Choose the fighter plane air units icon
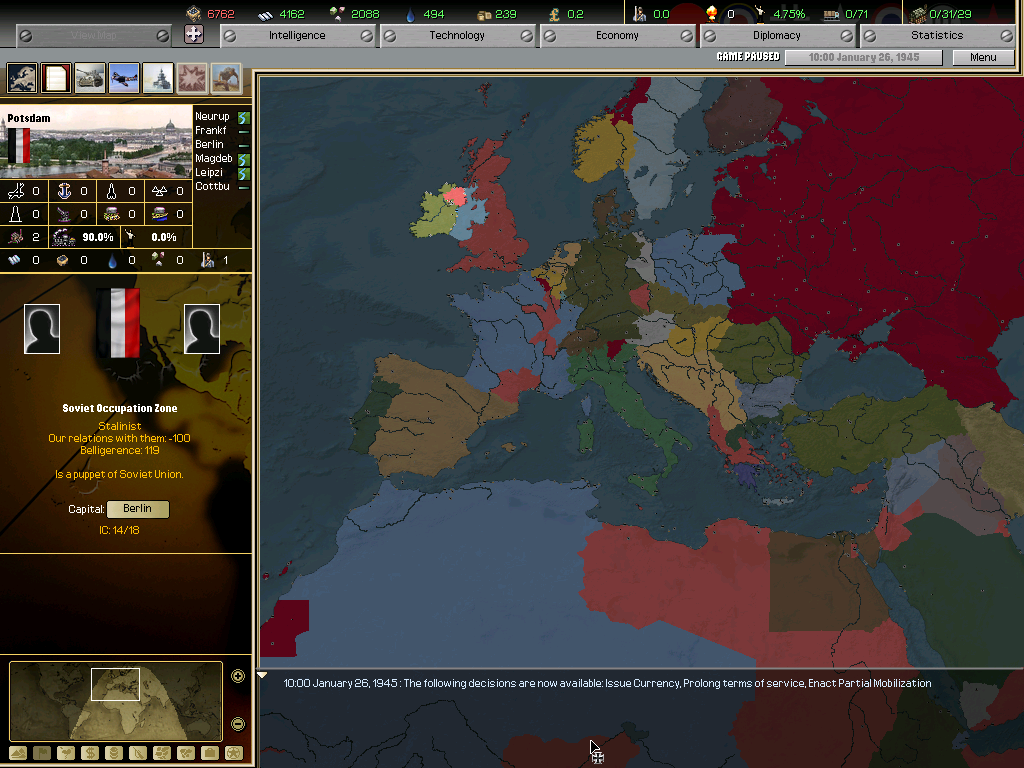This screenshot has height=768, width=1024. 124,78
